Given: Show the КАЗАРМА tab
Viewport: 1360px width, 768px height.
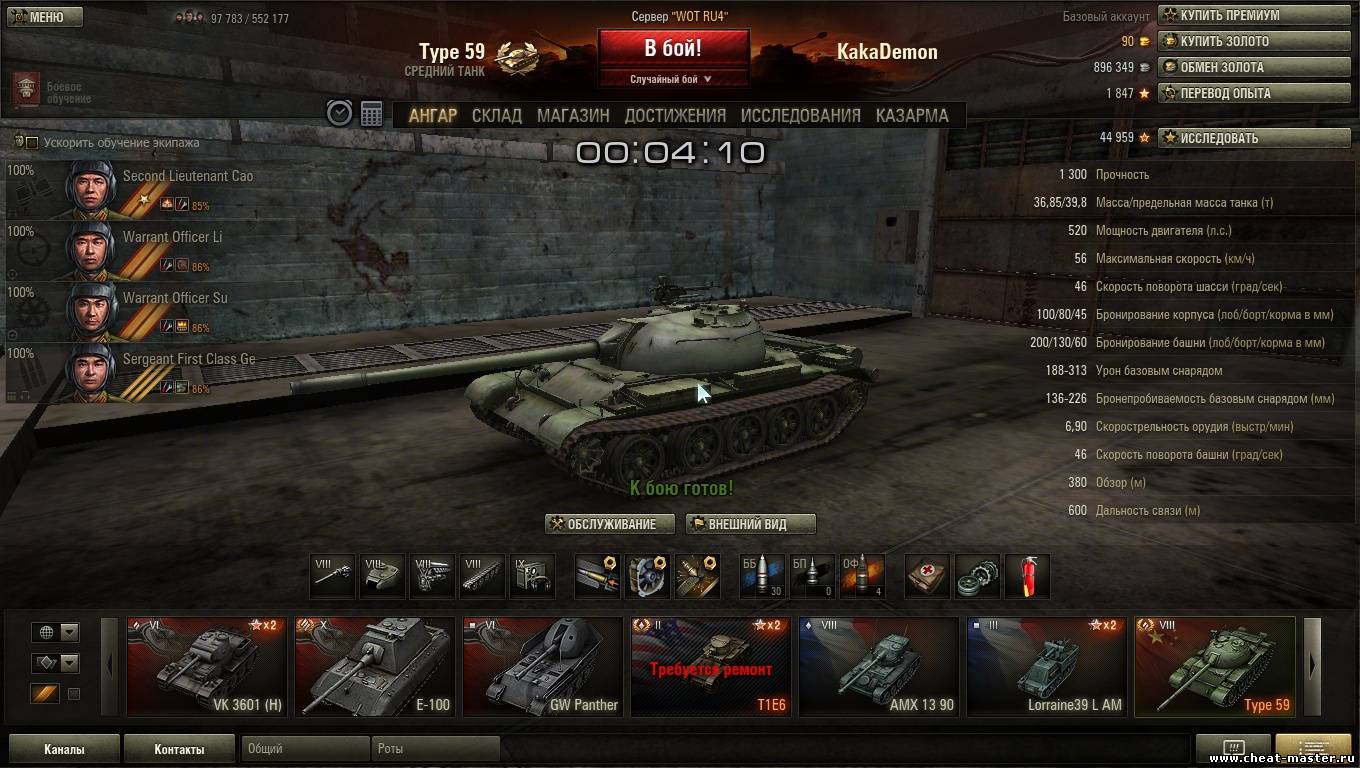Looking at the screenshot, I should [912, 115].
